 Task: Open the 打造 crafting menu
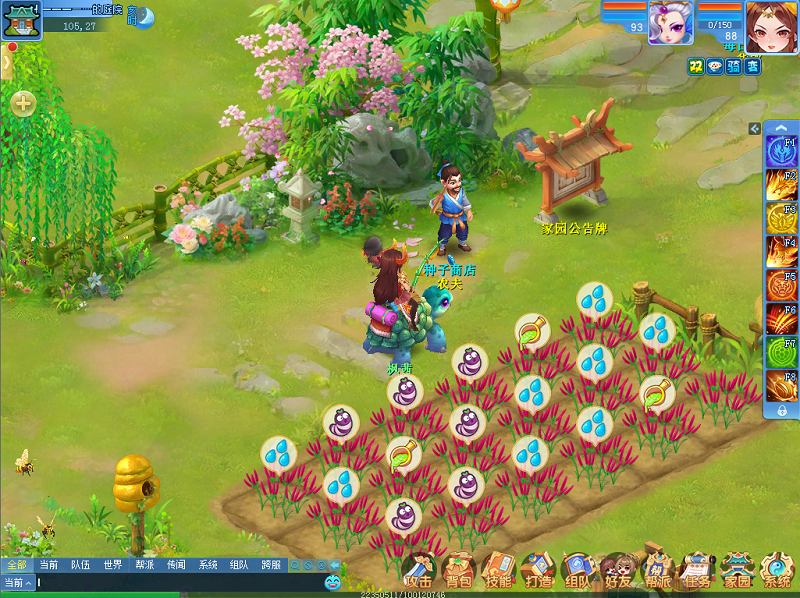point(537,571)
